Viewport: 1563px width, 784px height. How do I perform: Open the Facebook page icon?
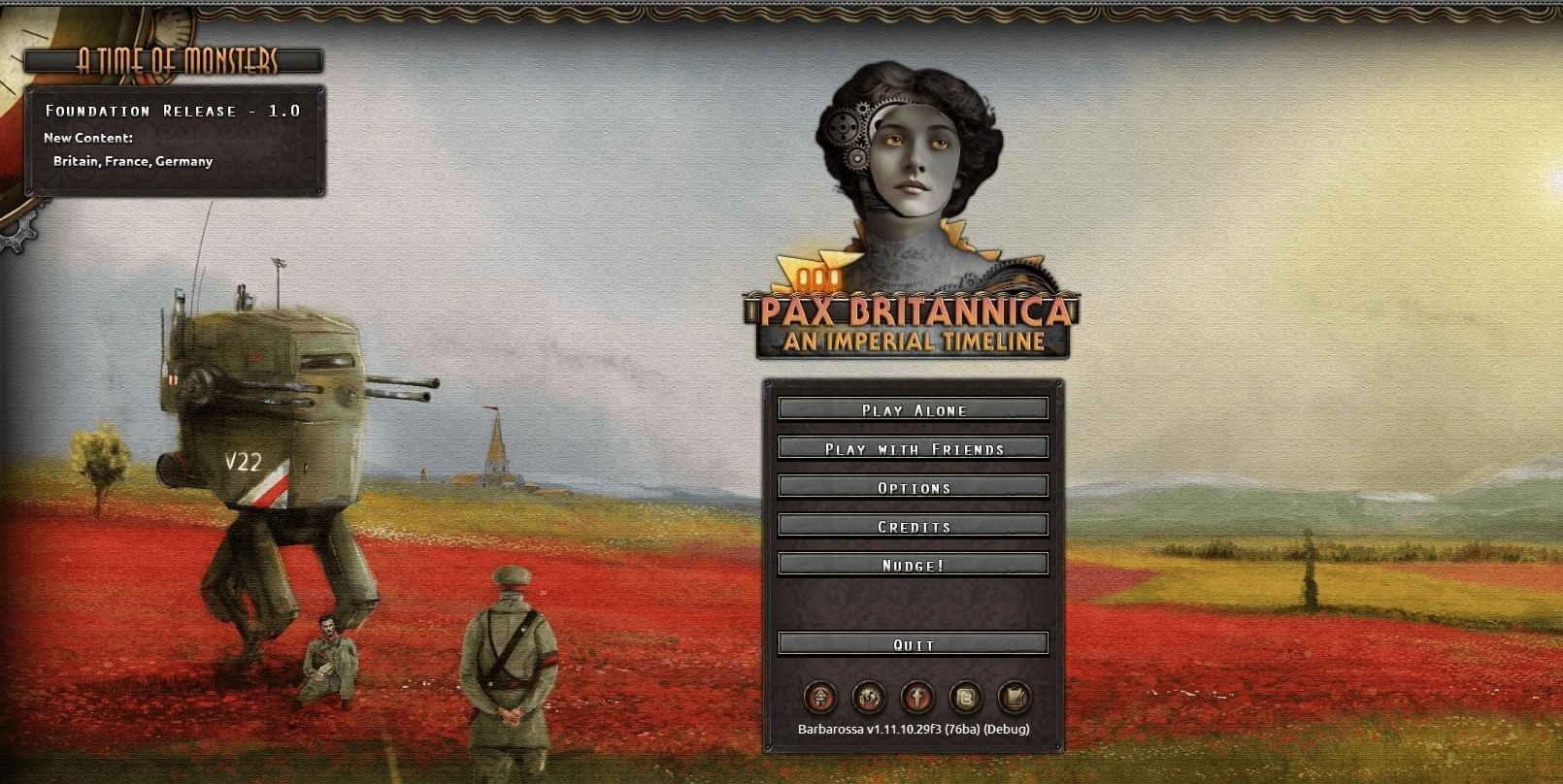click(916, 697)
